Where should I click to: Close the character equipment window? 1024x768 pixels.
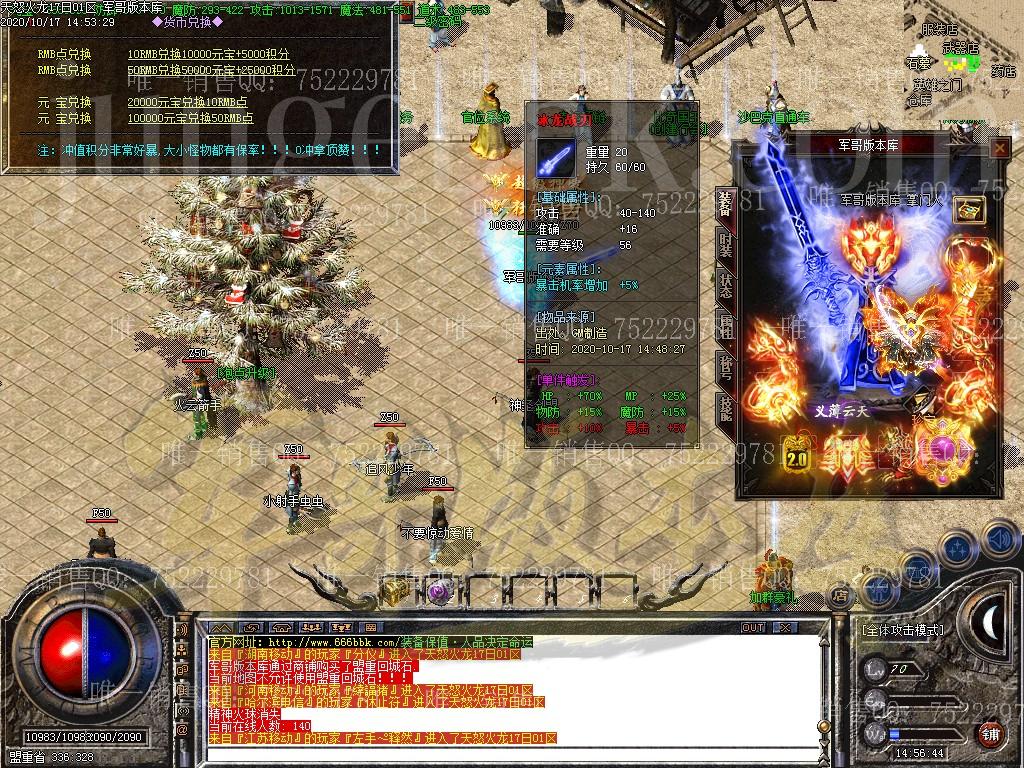click(x=999, y=148)
